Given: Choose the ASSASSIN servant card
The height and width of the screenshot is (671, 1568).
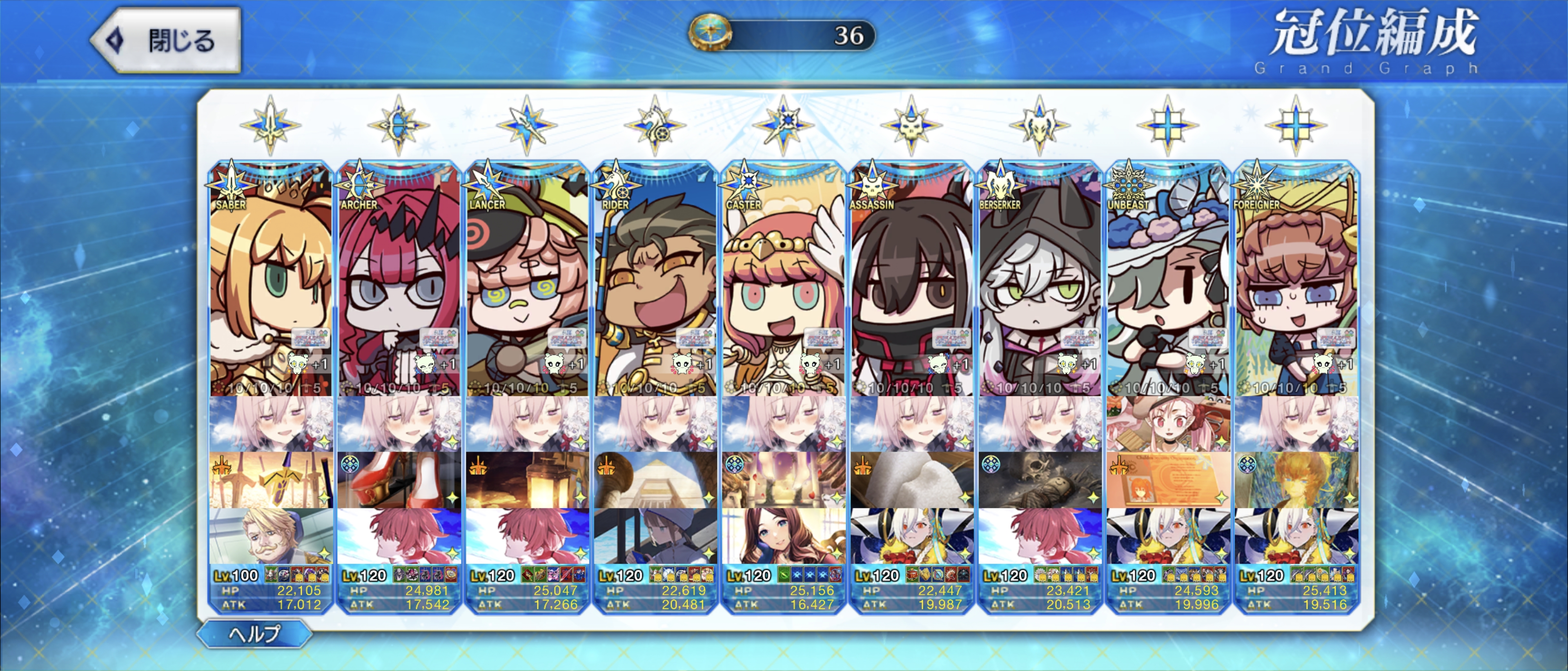Looking at the screenshot, I should (912, 280).
